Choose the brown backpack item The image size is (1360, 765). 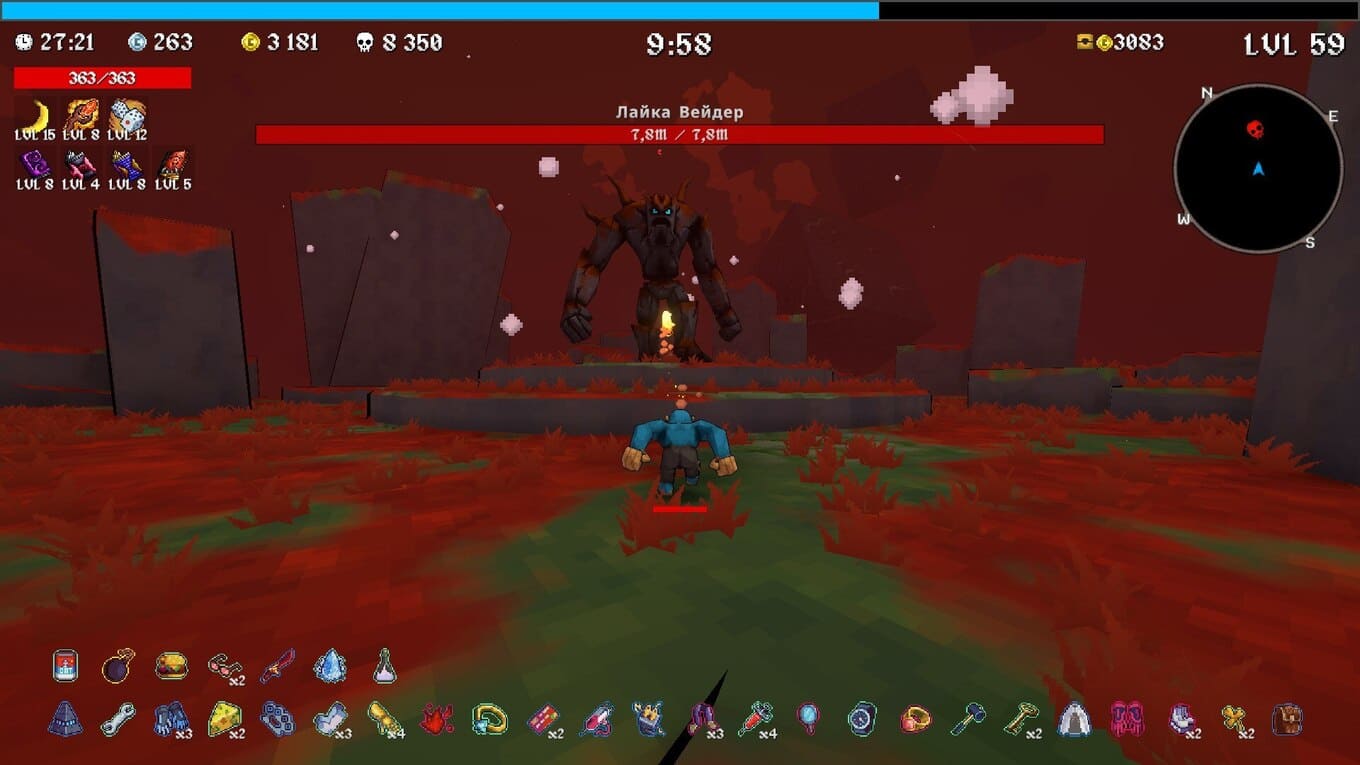1286,719
